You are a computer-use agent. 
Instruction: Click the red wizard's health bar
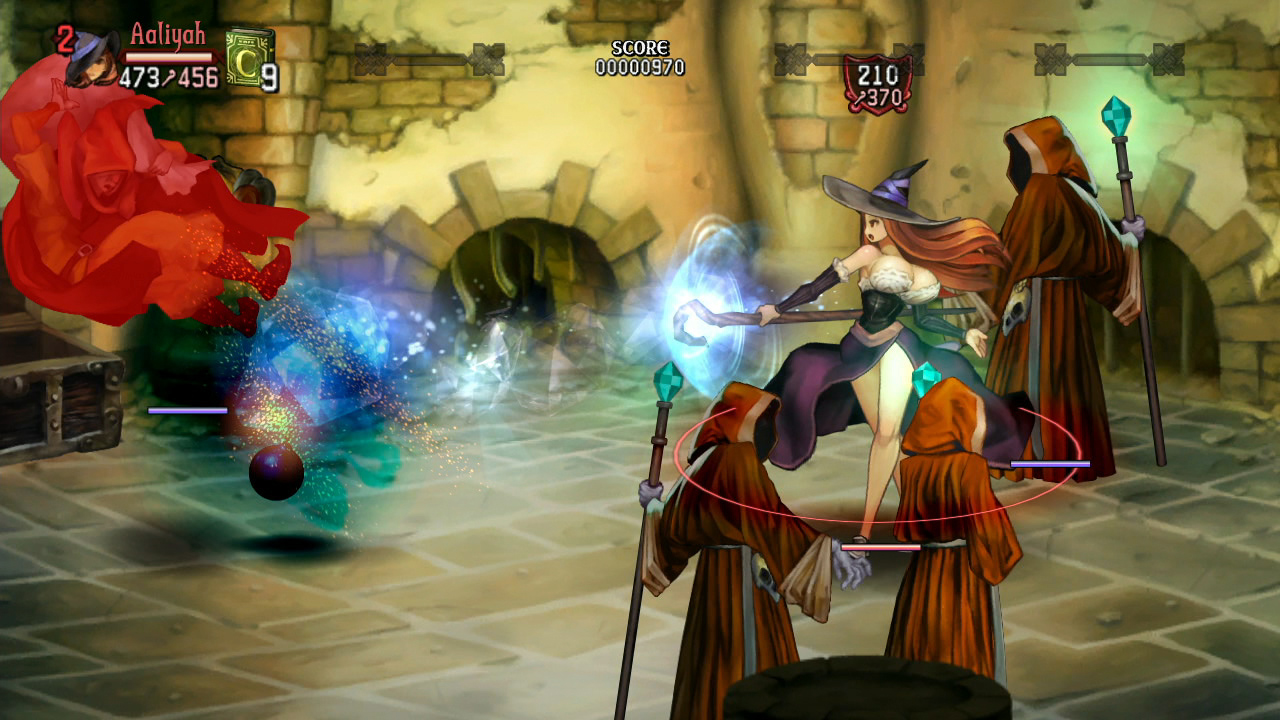(188, 410)
